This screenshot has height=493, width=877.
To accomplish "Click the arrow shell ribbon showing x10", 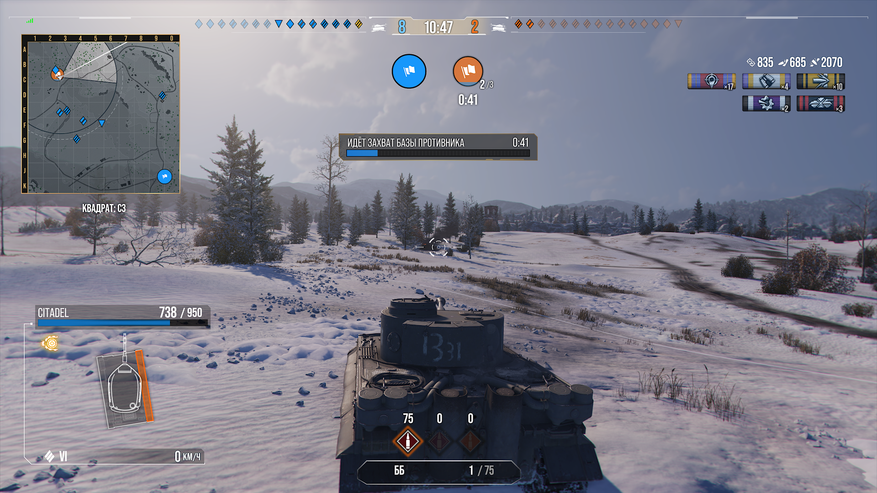I will point(820,81).
